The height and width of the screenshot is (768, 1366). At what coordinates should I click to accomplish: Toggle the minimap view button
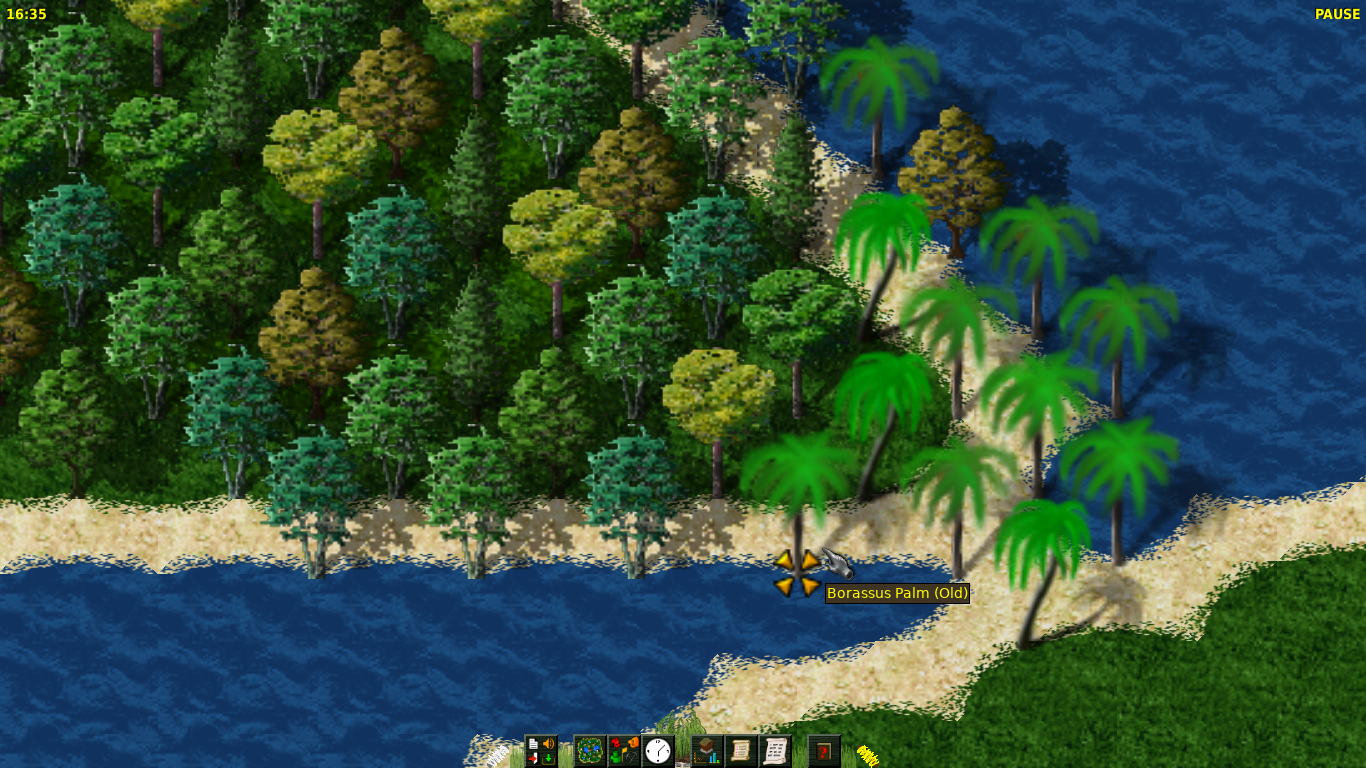(590, 751)
